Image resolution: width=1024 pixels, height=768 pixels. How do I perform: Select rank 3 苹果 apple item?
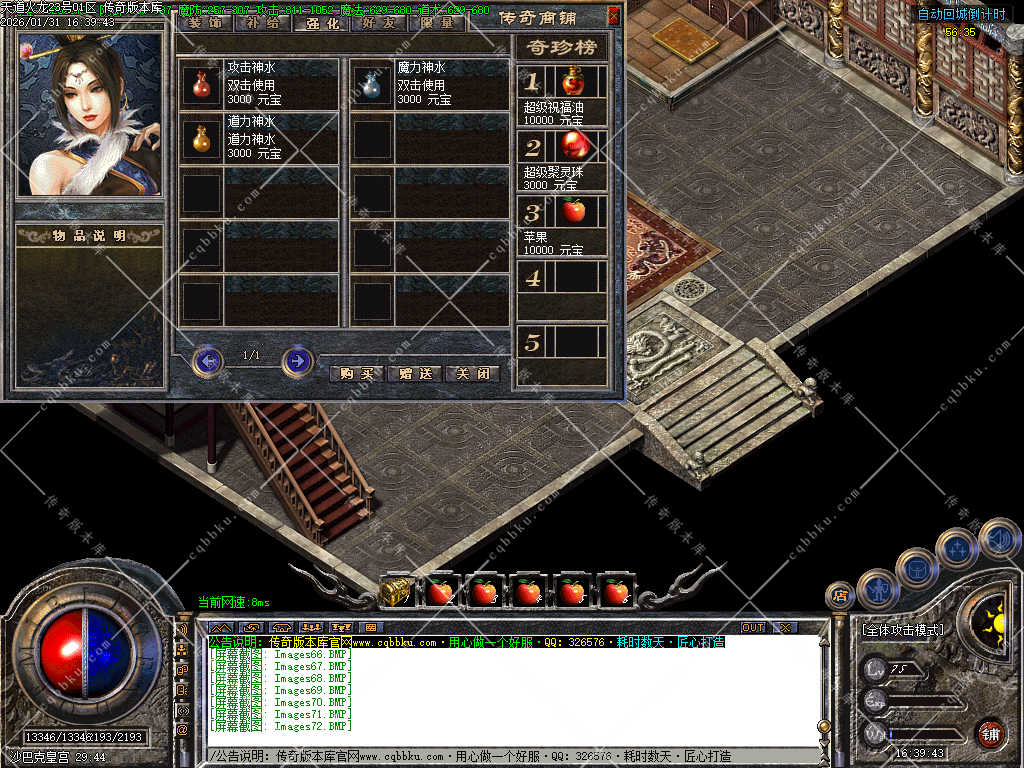573,212
